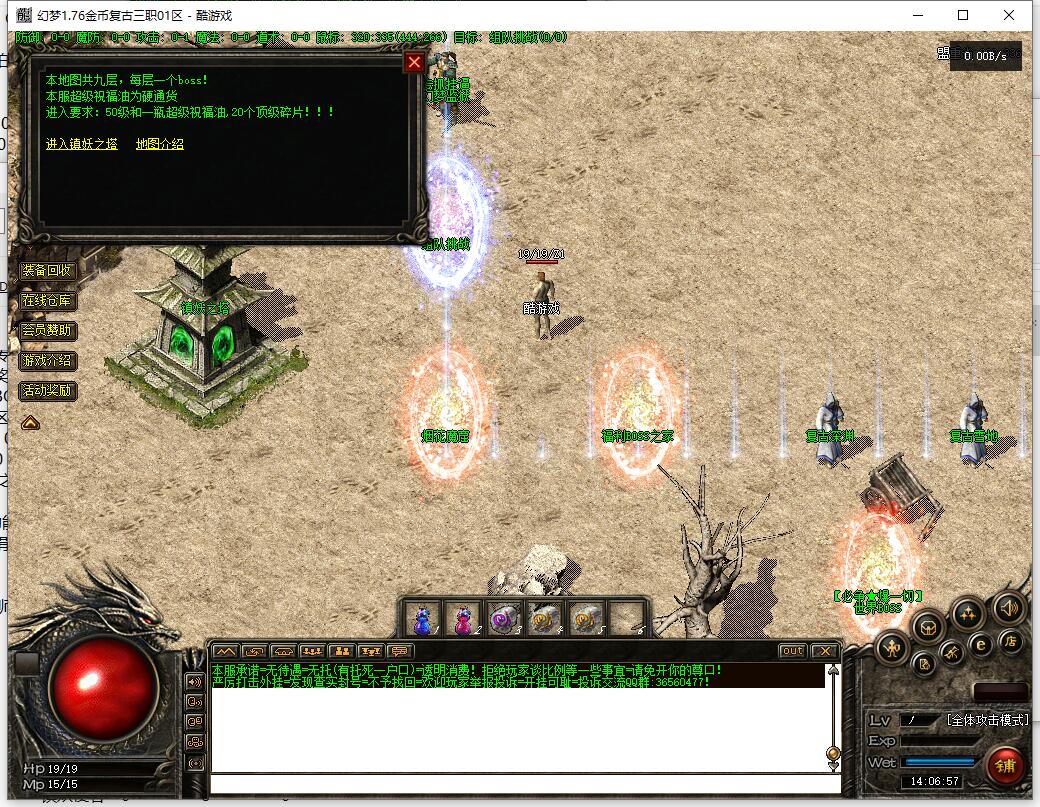1040x807 pixels.
Task: Open the 装备回收 equipment recycling button
Action: pos(47,270)
